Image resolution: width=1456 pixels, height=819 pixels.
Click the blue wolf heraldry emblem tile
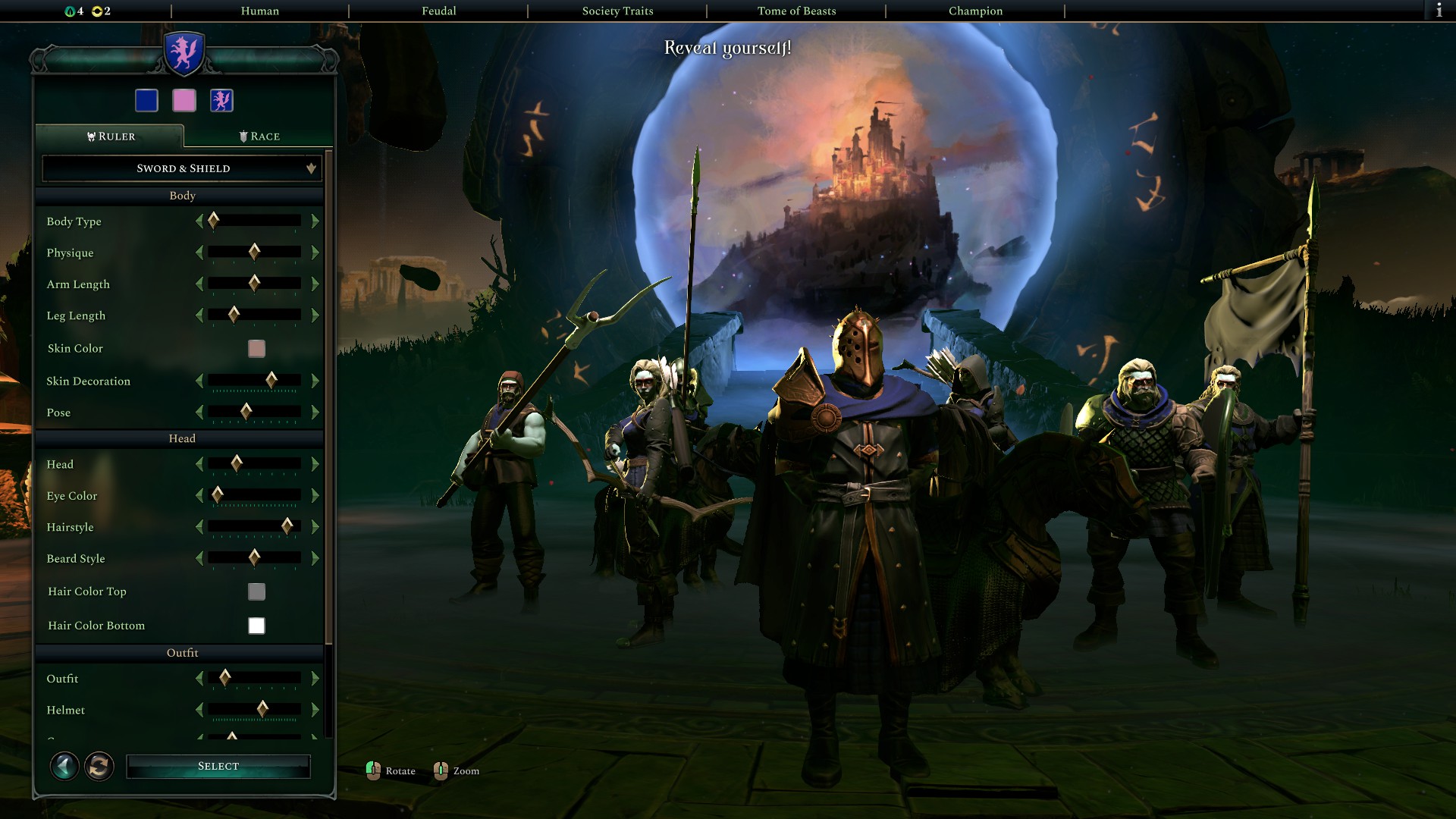tap(221, 100)
